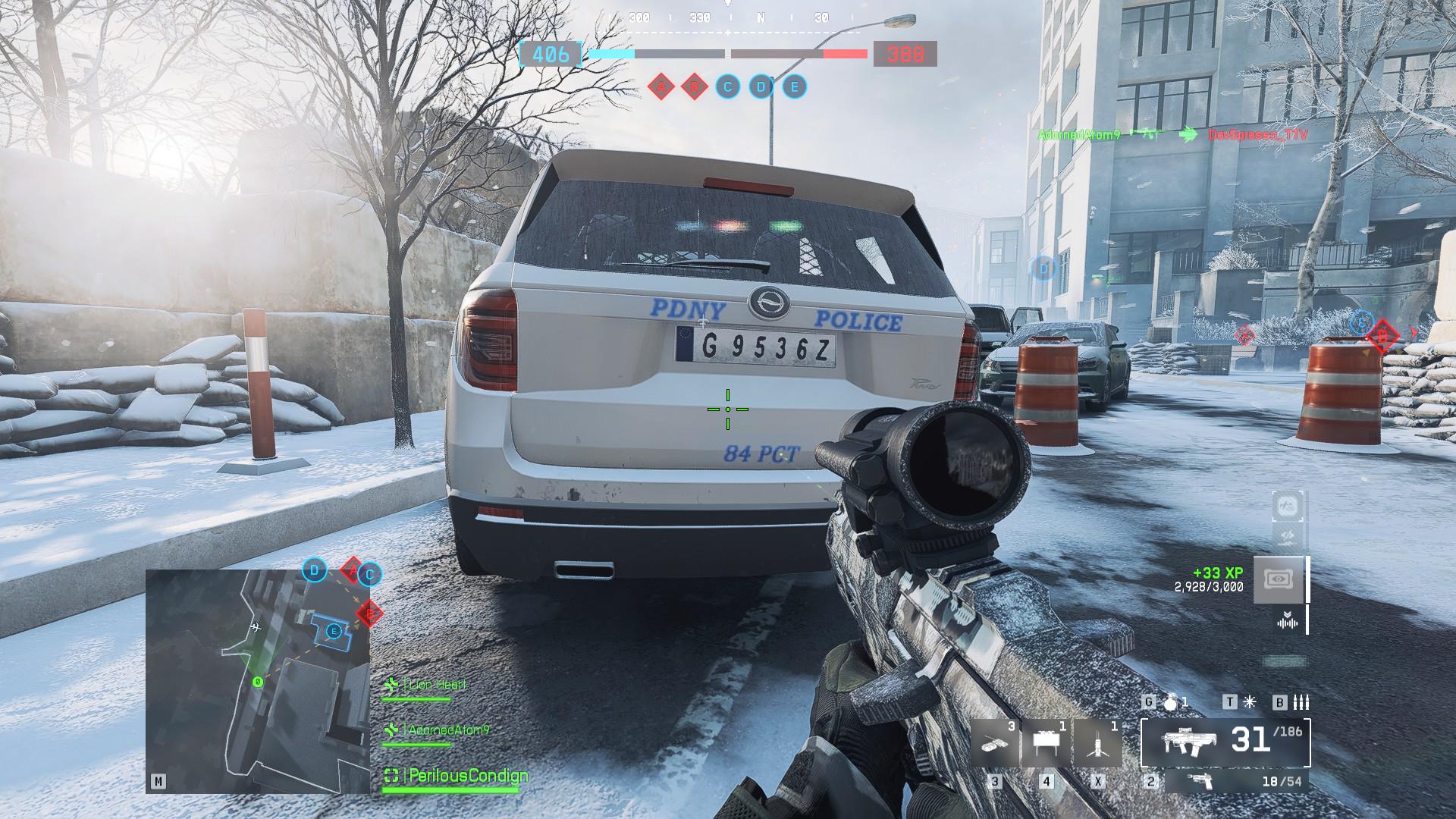
Task: Click the melee ammo icon beside B
Action: (x=1301, y=703)
